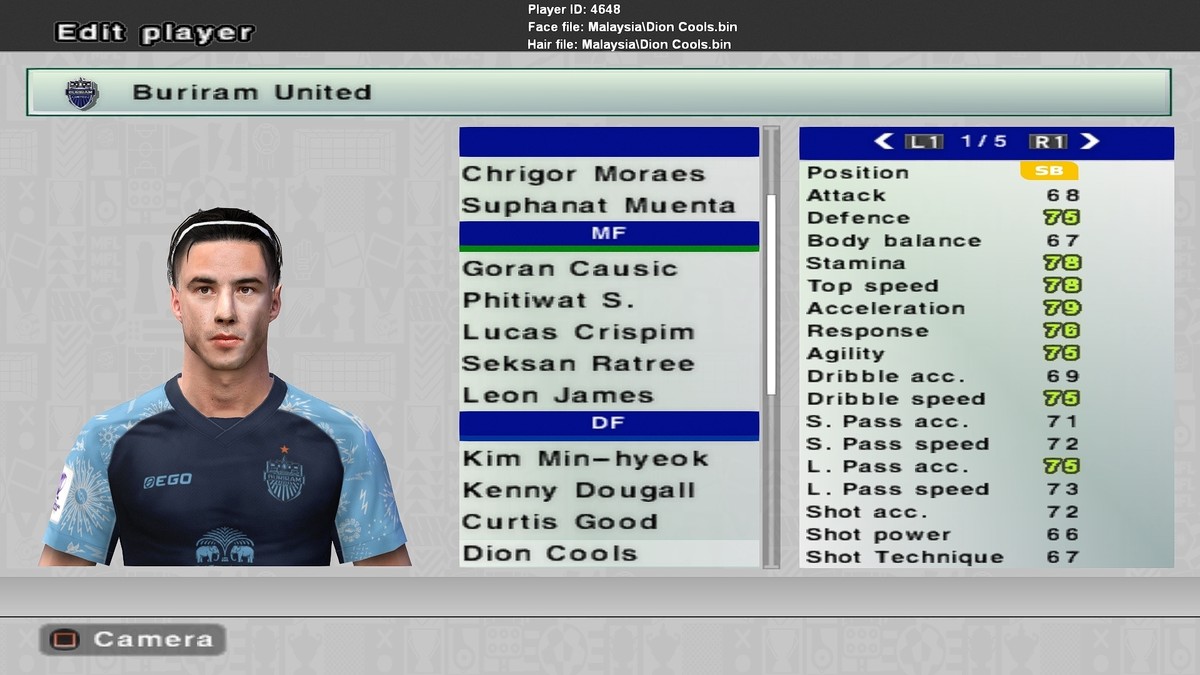Choose Seksan Ratree from the midfielders

pyautogui.click(x=578, y=364)
